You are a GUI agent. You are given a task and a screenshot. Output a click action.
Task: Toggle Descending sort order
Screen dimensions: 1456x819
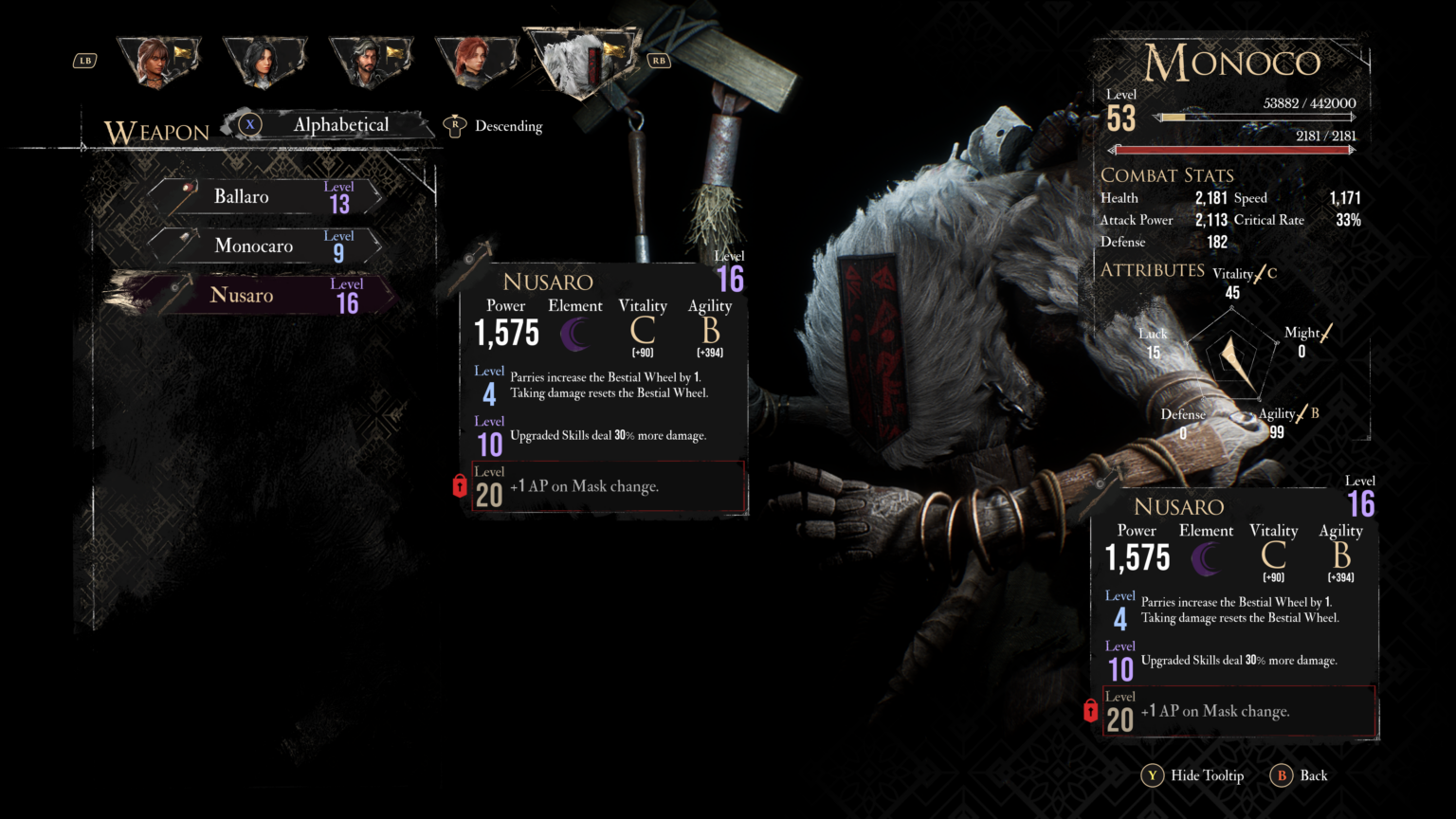click(492, 125)
